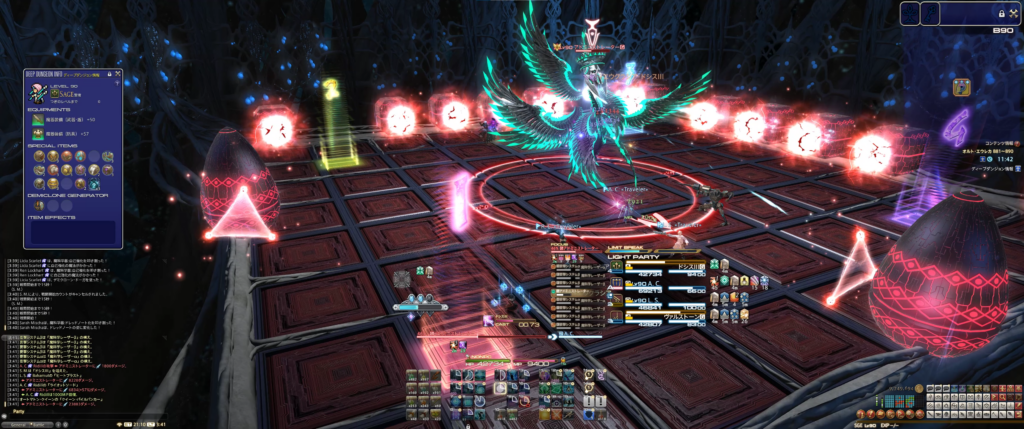Target party member L. S. in party list
The width and height of the screenshot is (1024, 429).
point(650,304)
